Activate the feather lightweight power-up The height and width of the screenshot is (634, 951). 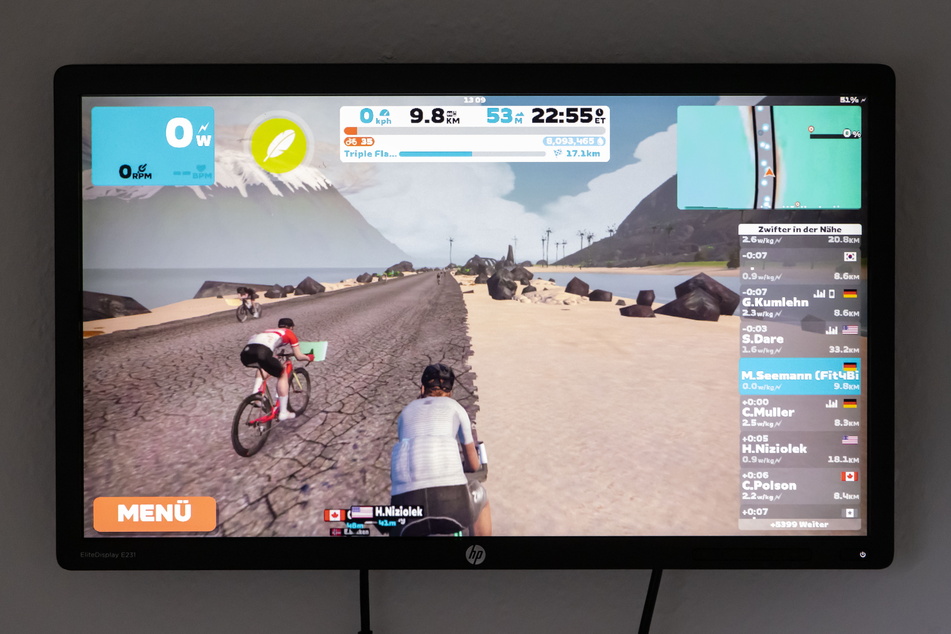coord(278,144)
